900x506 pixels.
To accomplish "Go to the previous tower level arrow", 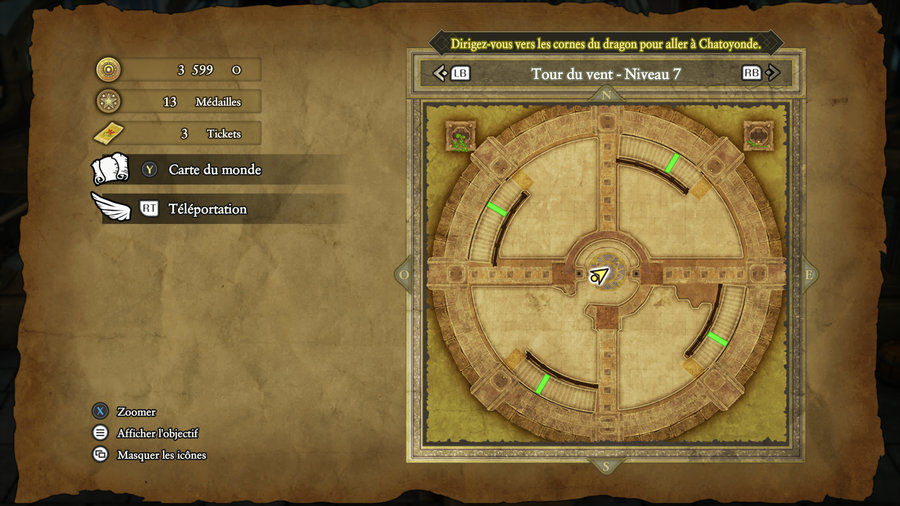I will click(440, 73).
